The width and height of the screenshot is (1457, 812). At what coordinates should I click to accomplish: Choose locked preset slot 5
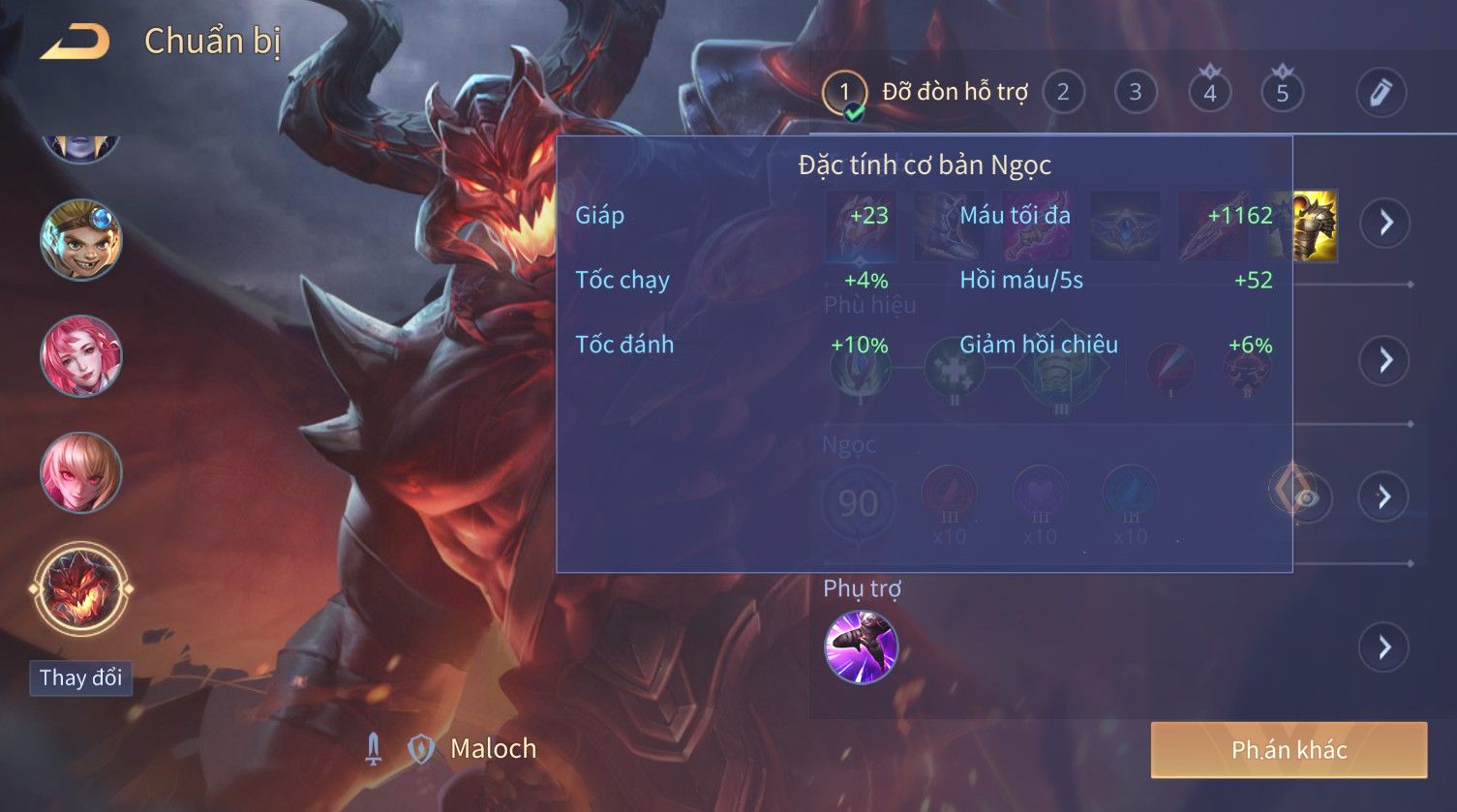pos(1282,93)
